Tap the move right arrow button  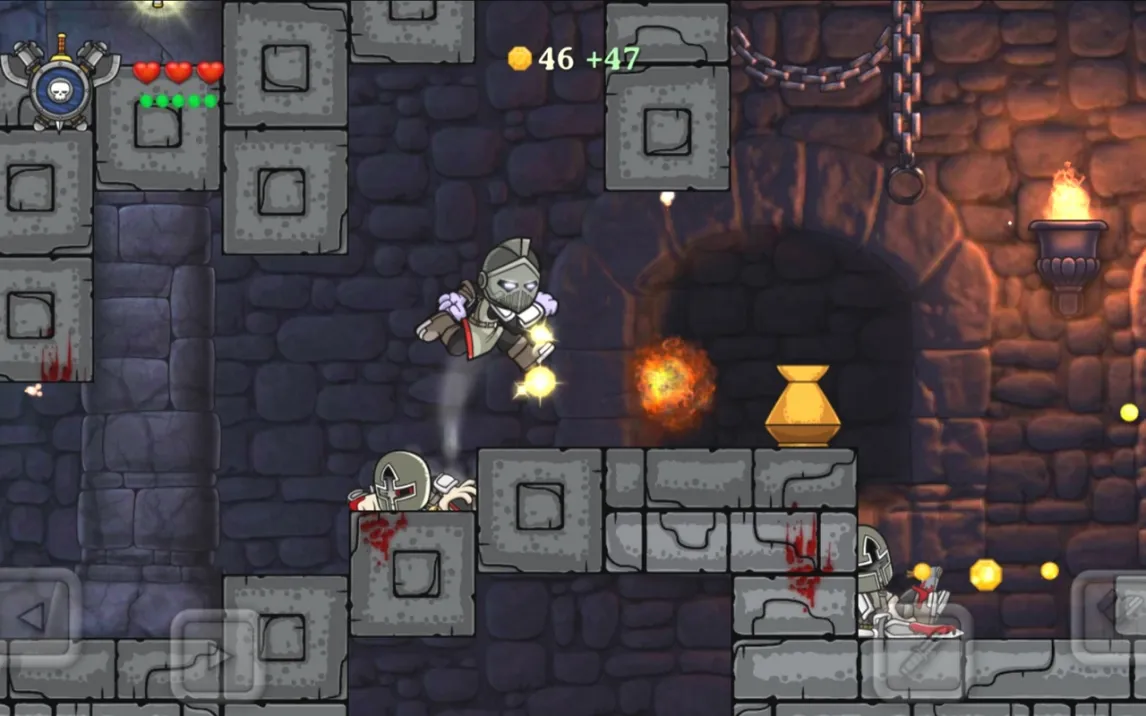(216, 656)
